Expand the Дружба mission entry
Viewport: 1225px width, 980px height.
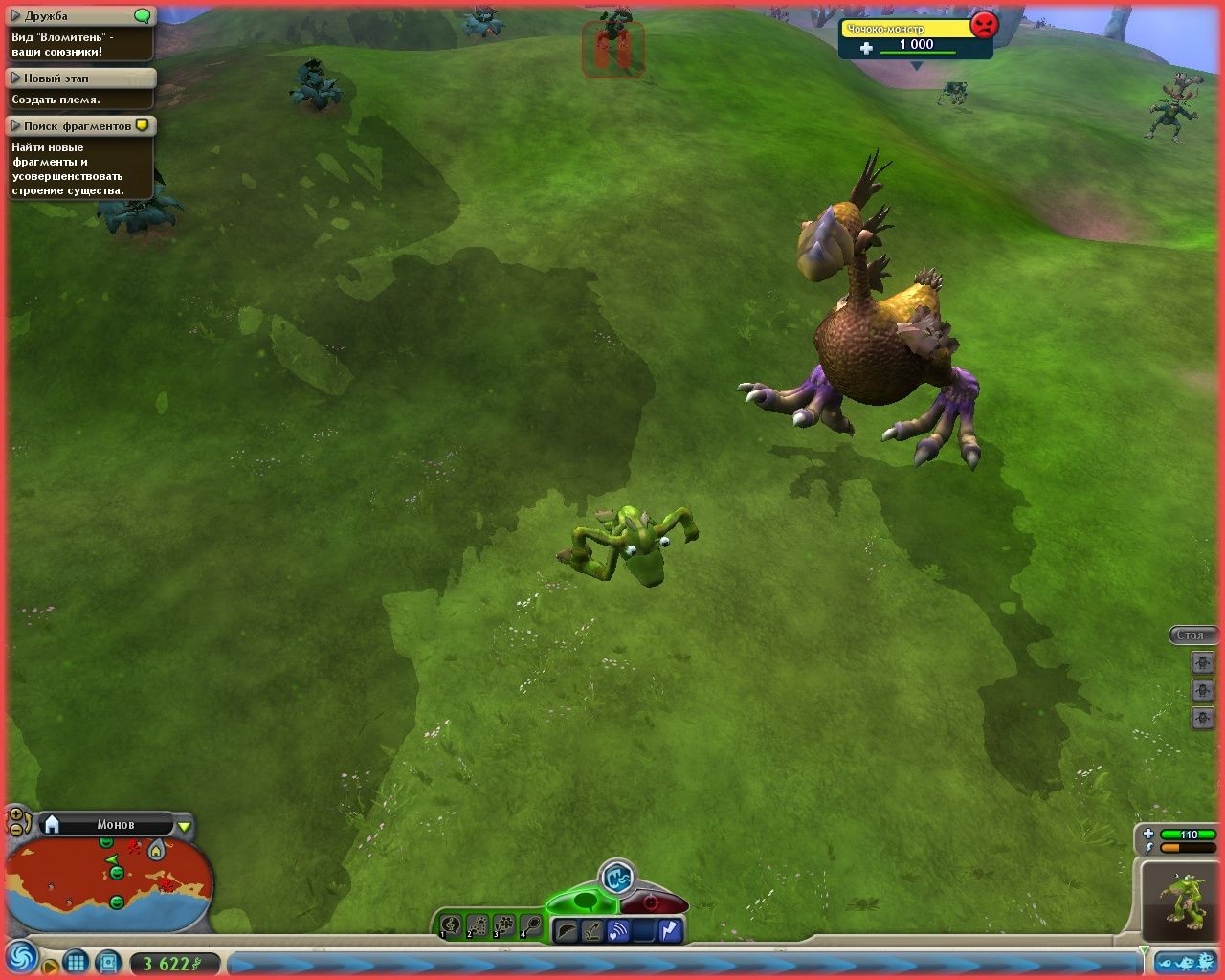(15, 16)
